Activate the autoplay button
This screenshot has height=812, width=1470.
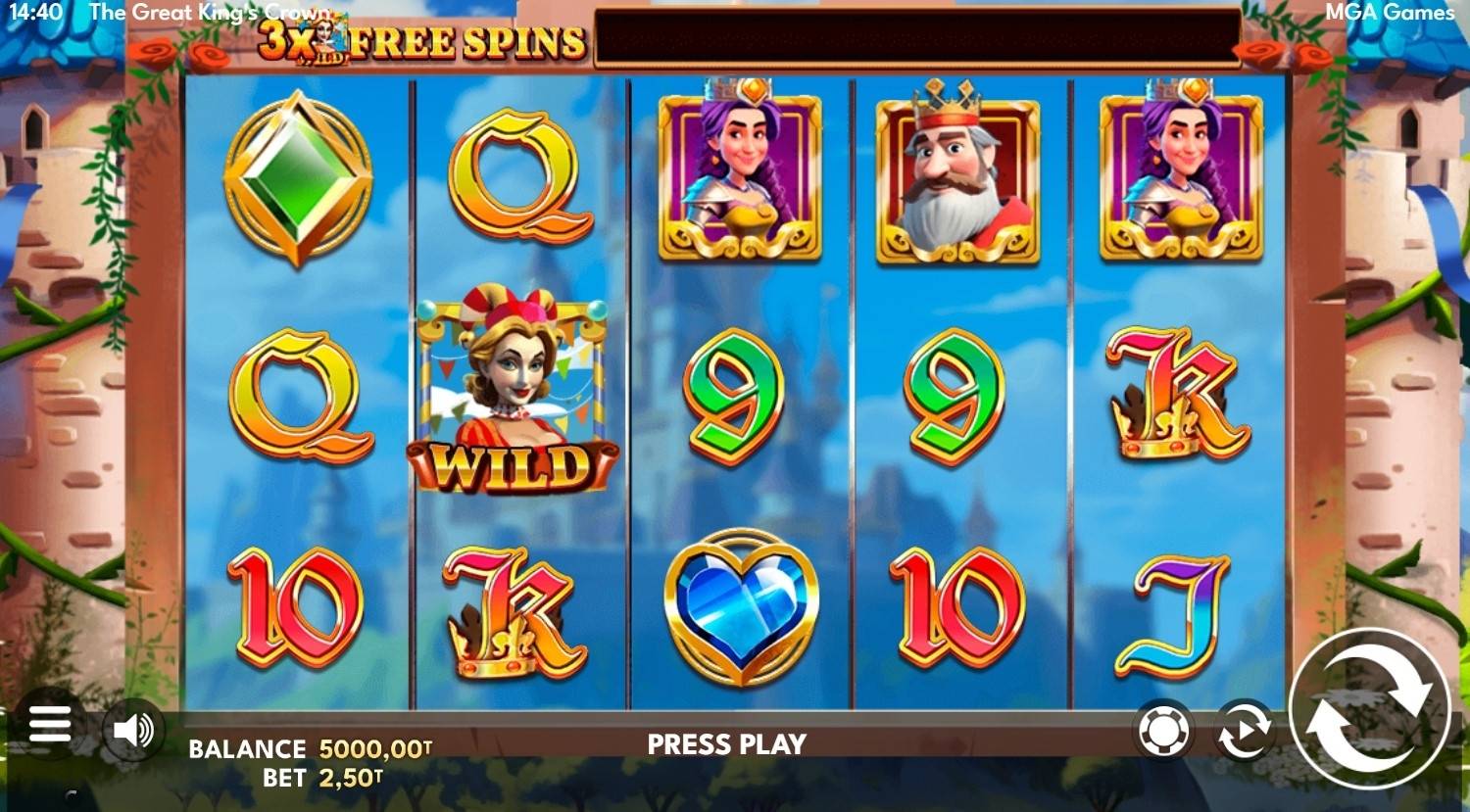tap(1244, 731)
